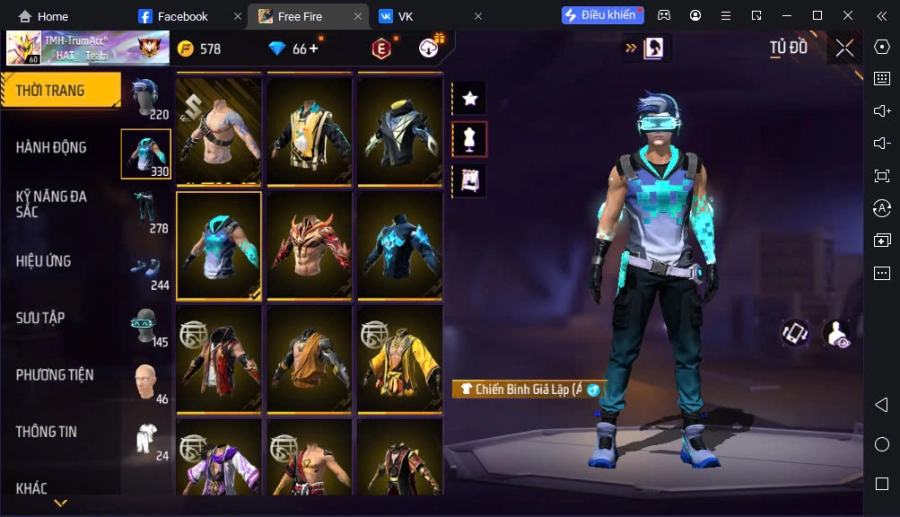Select the shirtless tattoo harness top
Viewport: 900px width, 517px height.
pos(219,132)
